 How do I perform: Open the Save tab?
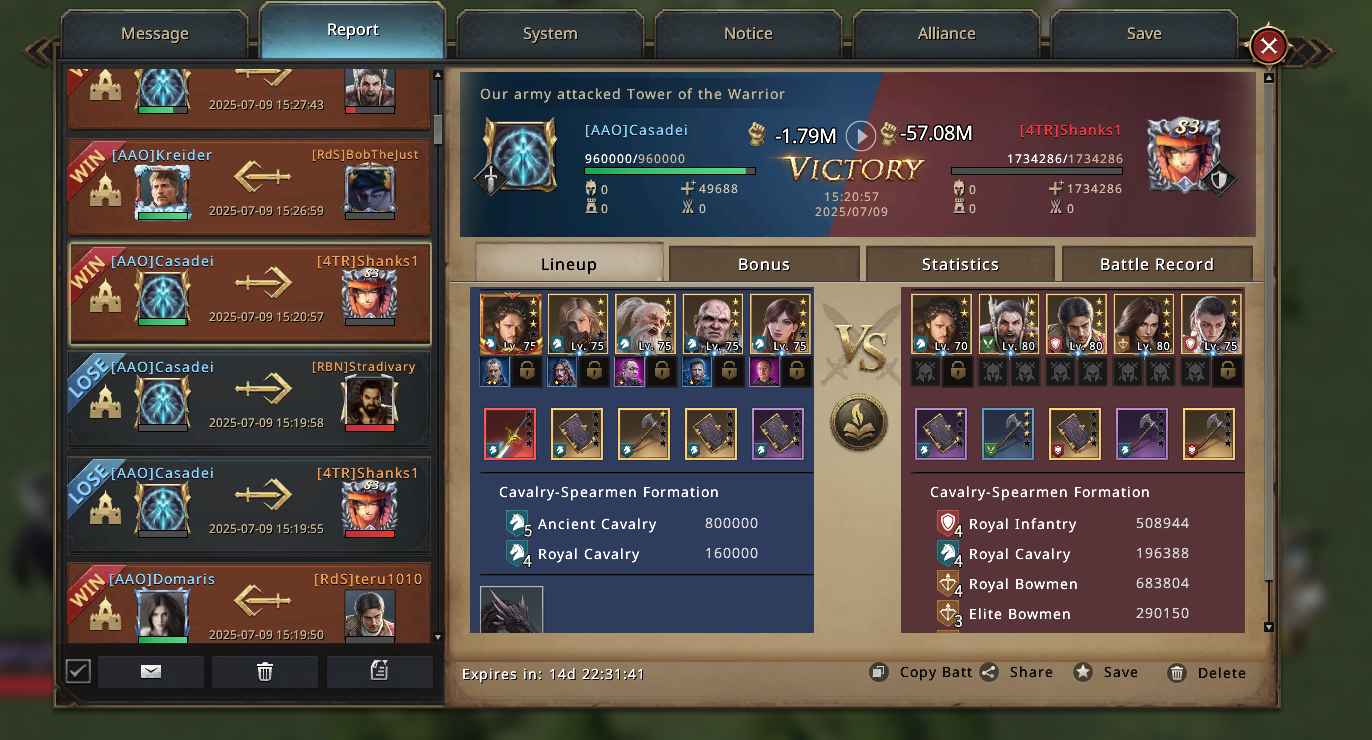coord(1144,34)
